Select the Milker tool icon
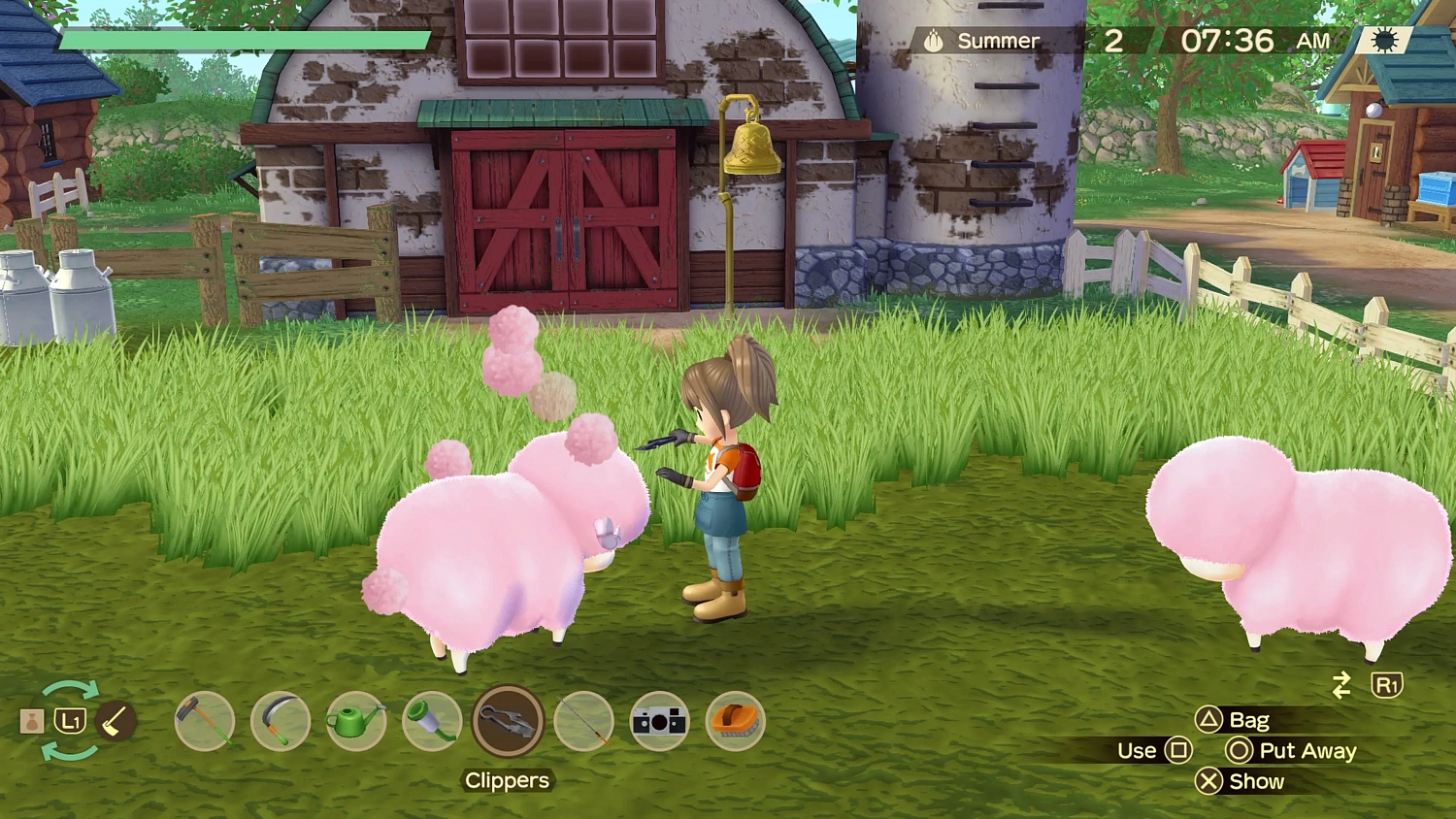The image size is (1456, 819). [431, 720]
